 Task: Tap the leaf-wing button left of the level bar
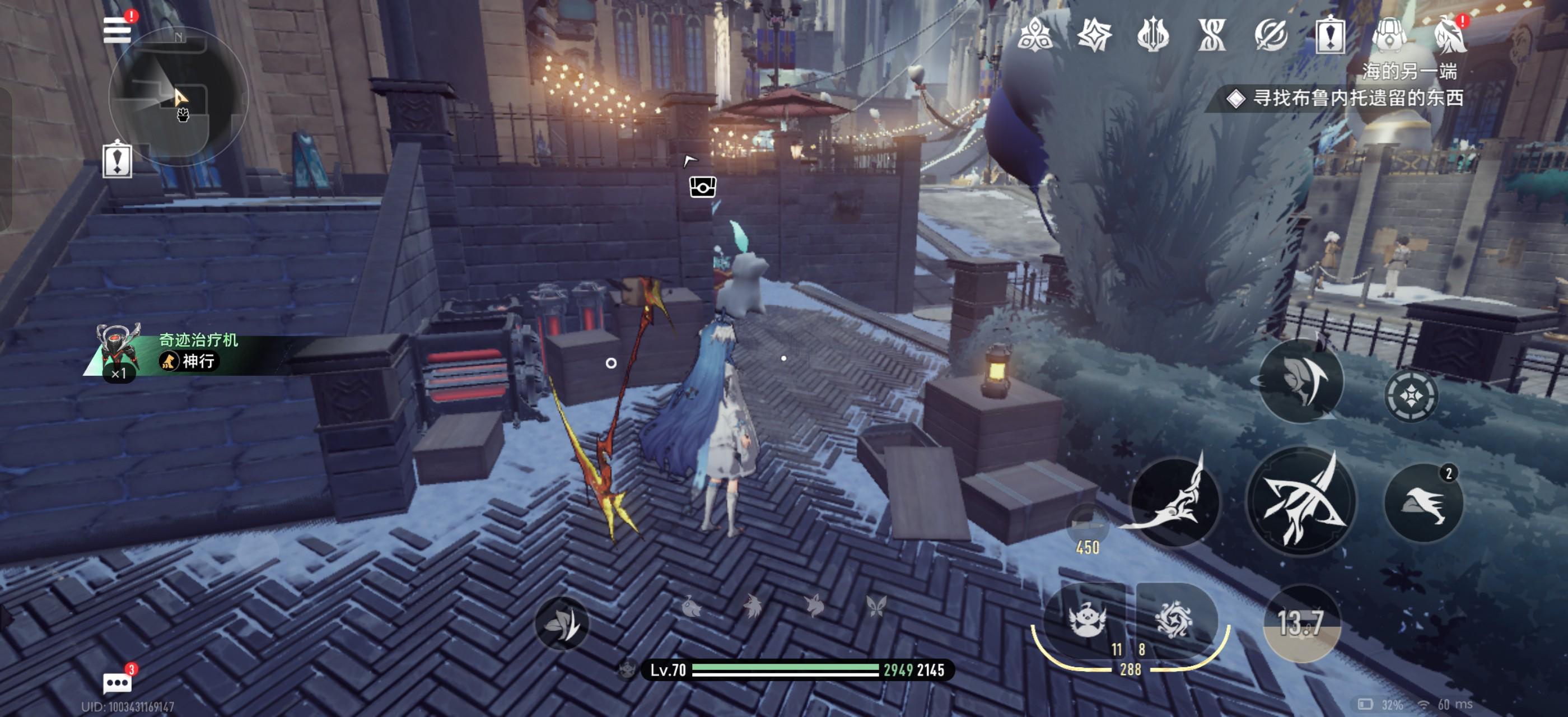pyautogui.click(x=562, y=623)
